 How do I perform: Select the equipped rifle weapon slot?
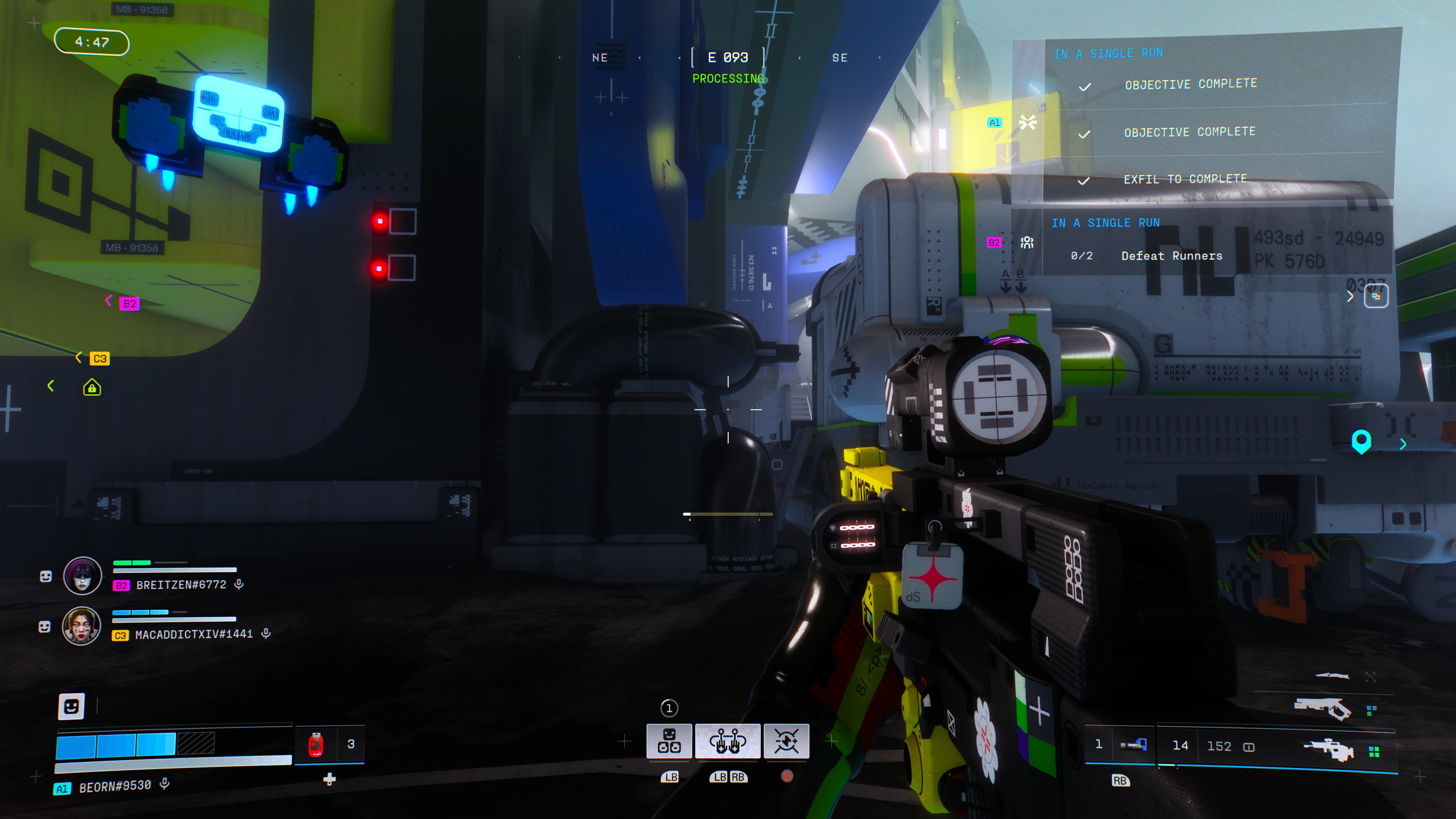click(x=1328, y=750)
